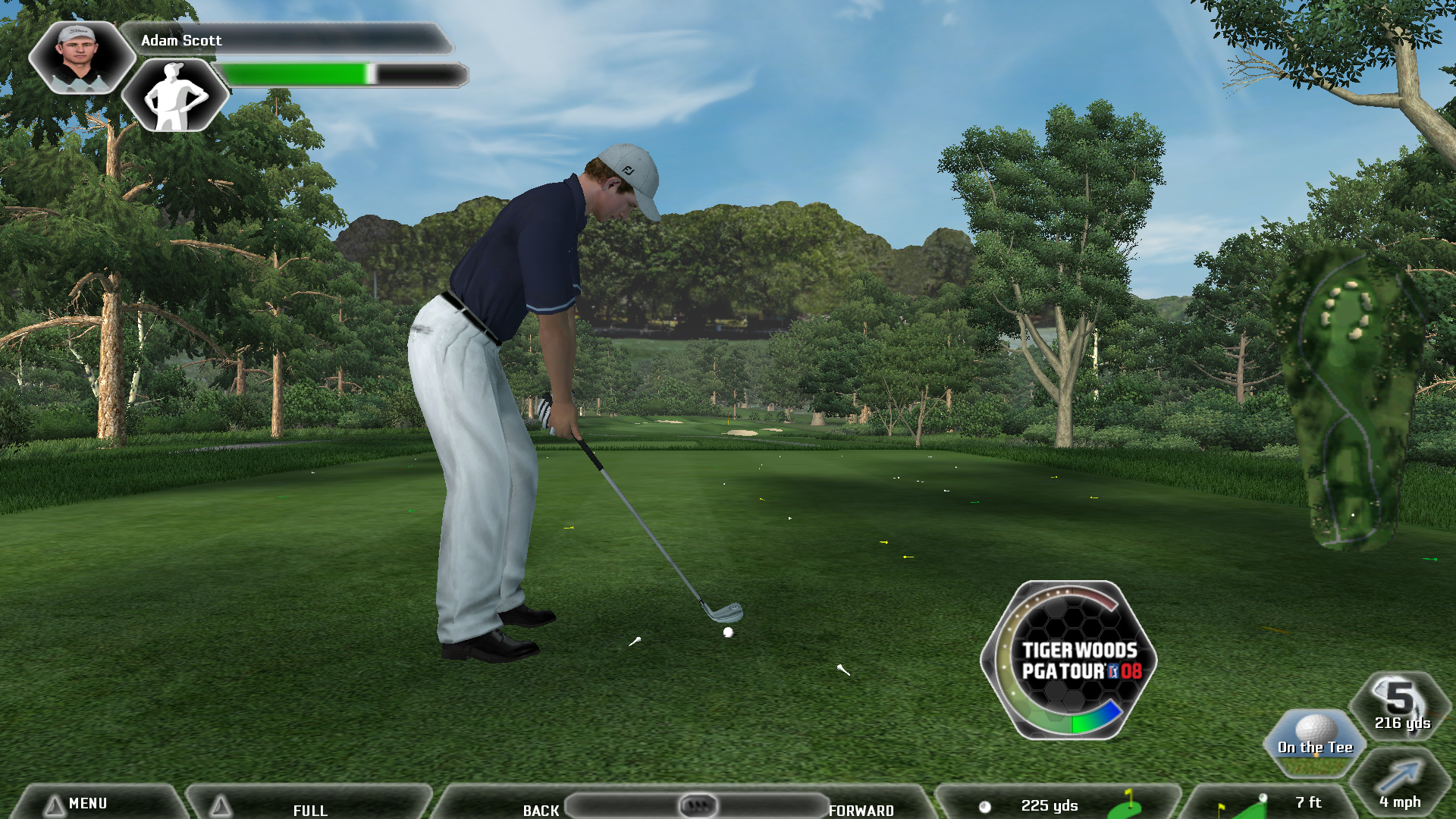Viewport: 1456px width, 819px height.
Task: Change the FULL shot type selector
Action: point(309,808)
